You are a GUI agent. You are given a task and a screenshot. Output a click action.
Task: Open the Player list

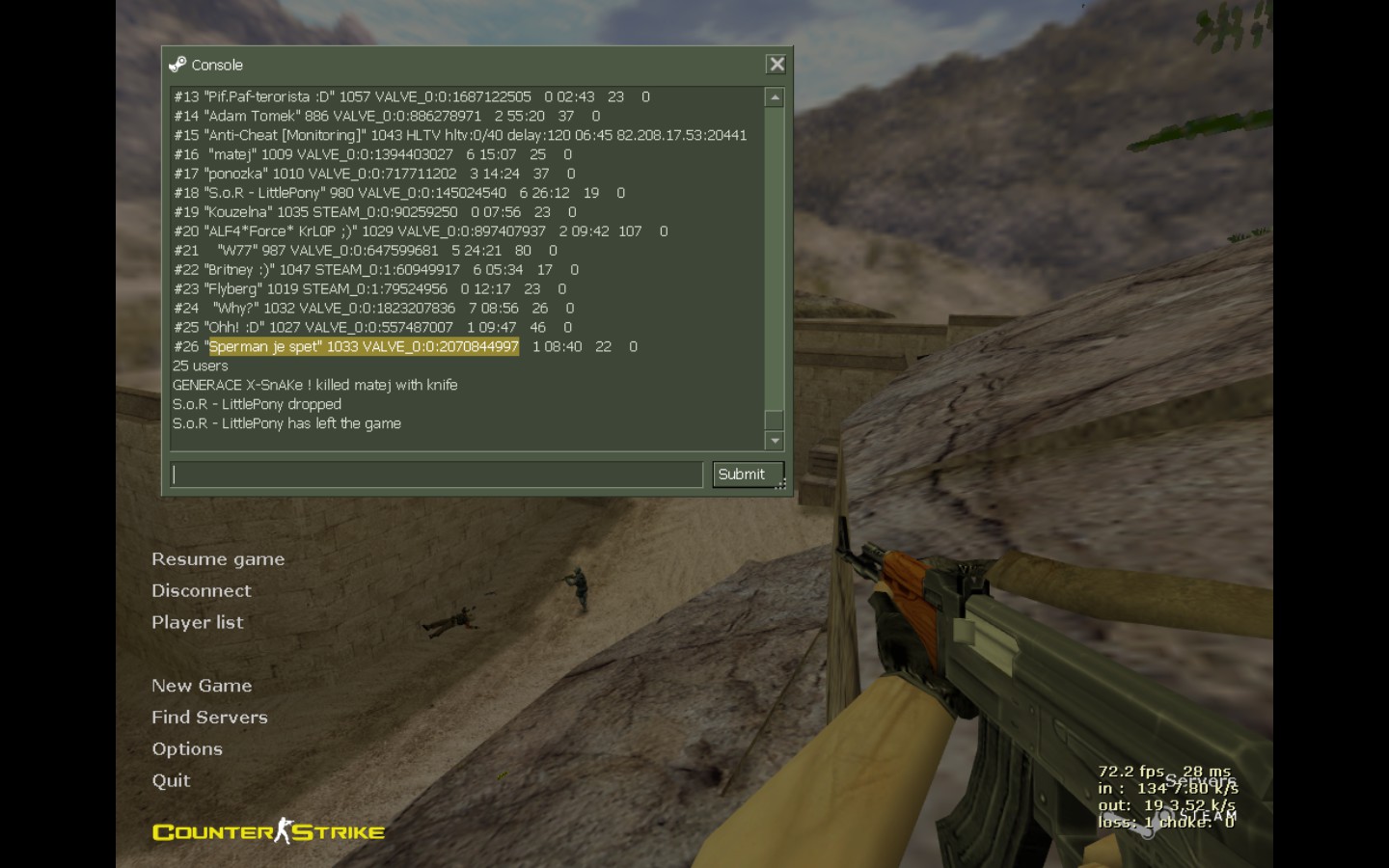click(197, 623)
